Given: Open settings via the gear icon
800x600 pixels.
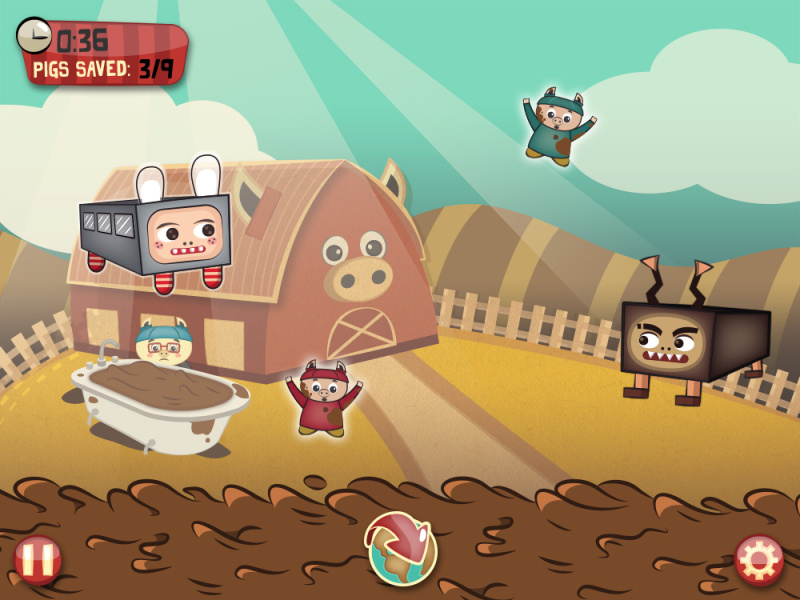Looking at the screenshot, I should 759,560.
